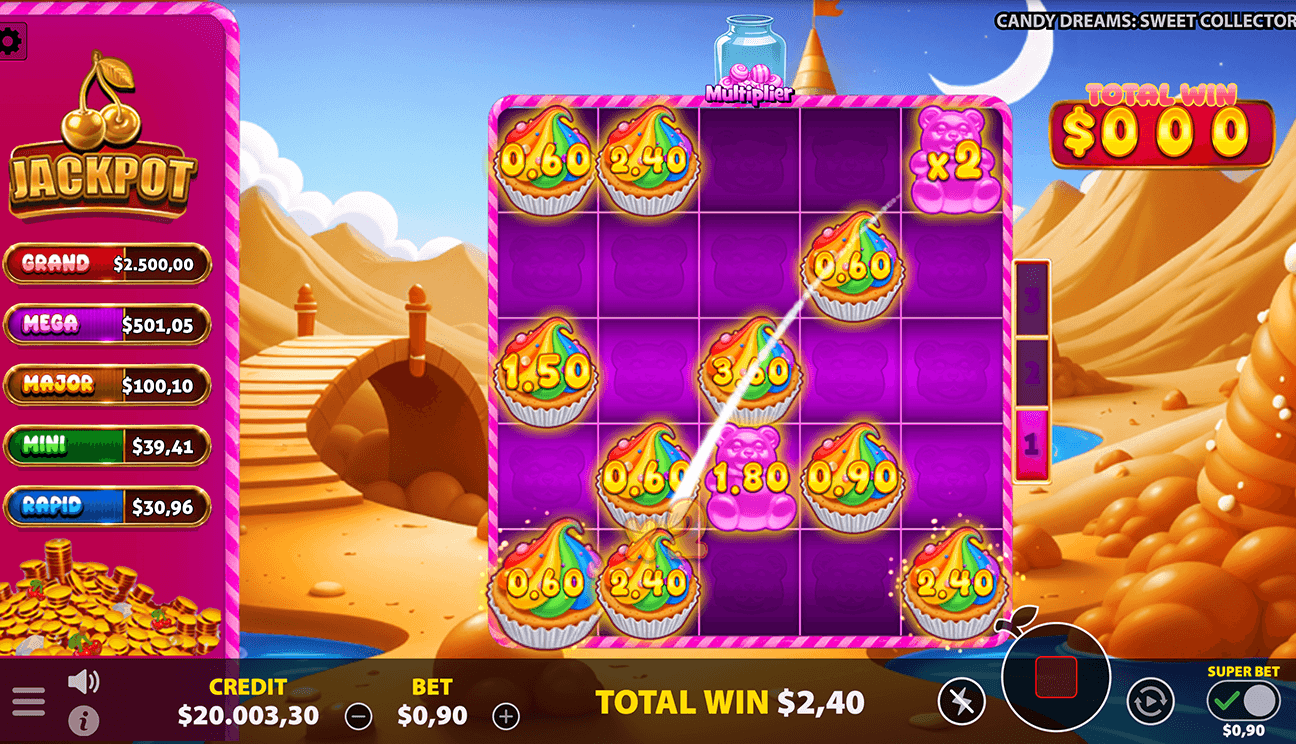Viewport: 1296px width, 744px height.
Task: Turn off sound with the volume toggle
Action: (82, 680)
